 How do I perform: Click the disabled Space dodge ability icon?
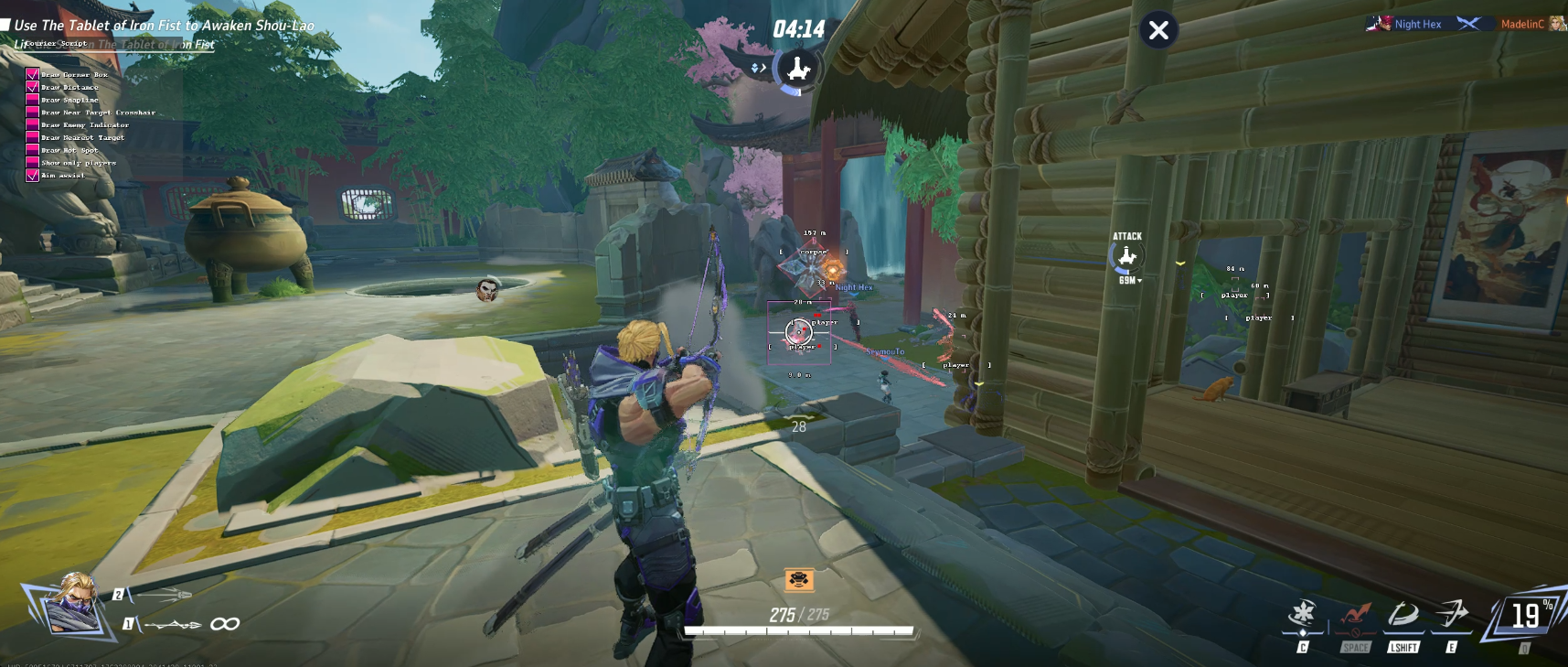(x=1357, y=615)
